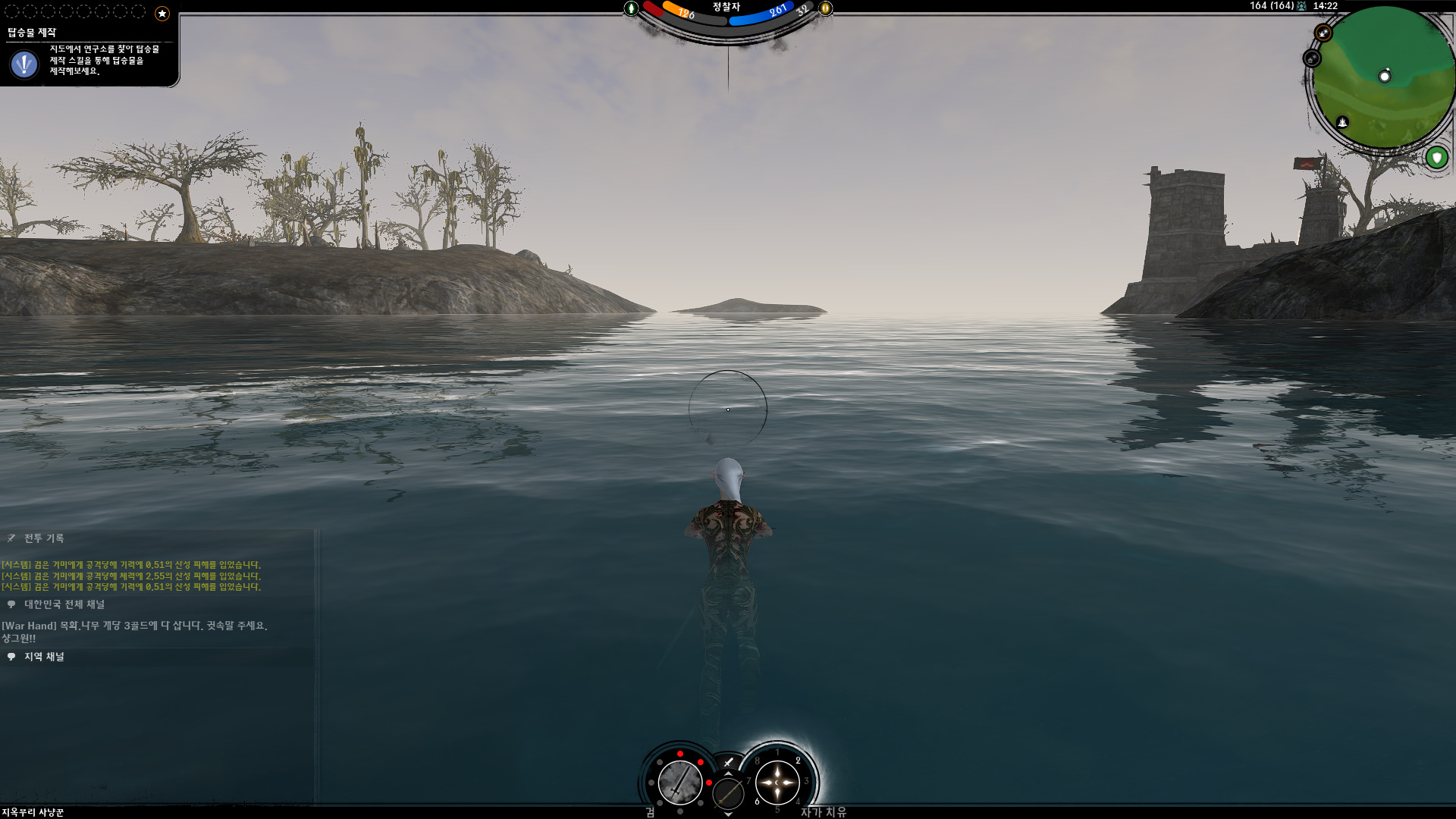Click the teal figure icon next to the clock

1302,6
